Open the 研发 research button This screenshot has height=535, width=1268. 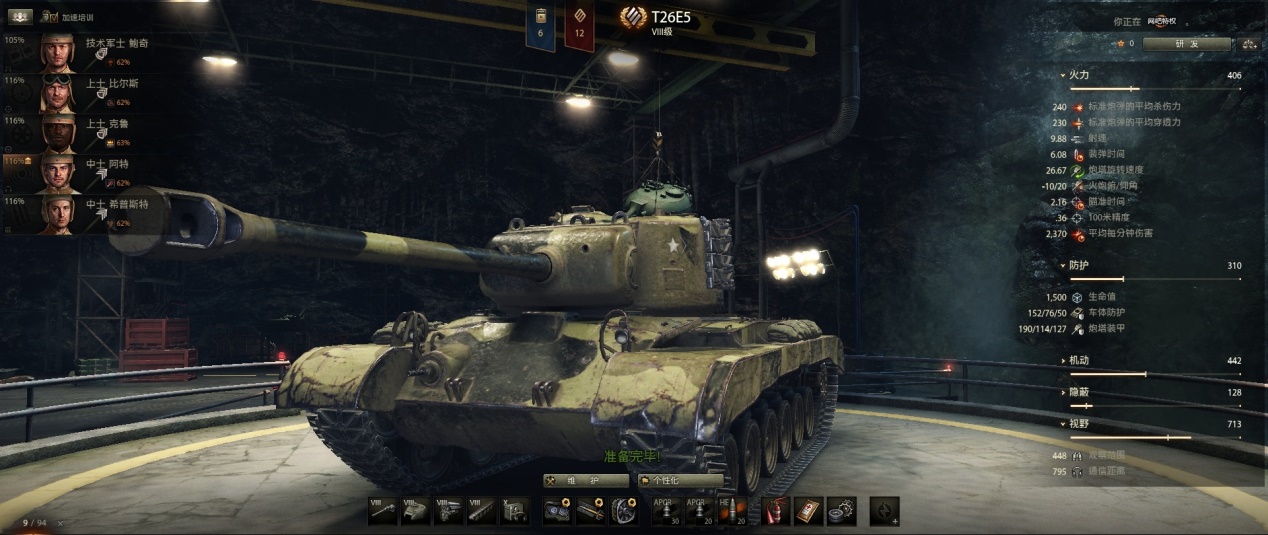(x=1186, y=44)
